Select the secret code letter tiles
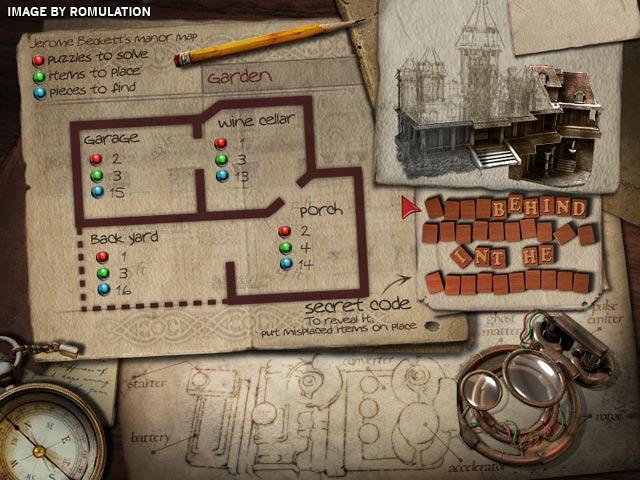This screenshot has height=480, width=640. point(503,245)
